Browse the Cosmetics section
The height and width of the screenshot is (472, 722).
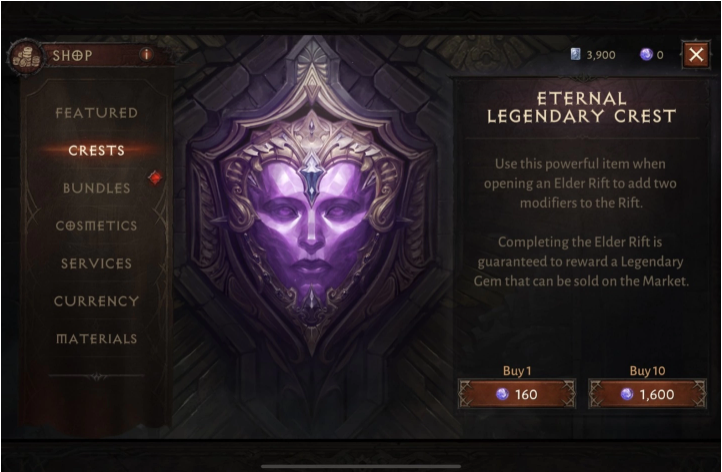pos(96,226)
